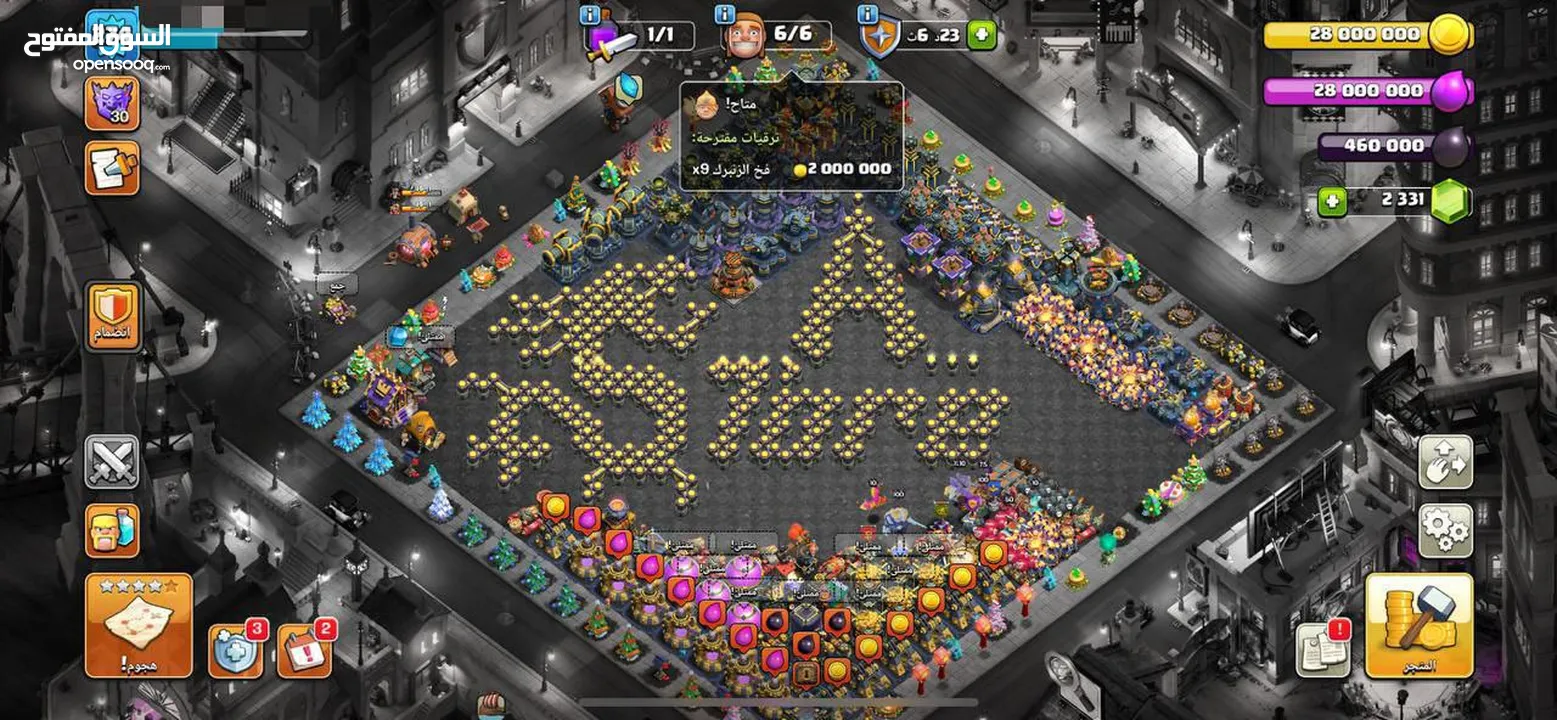Screen dimensions: 1557x720
Task: Tap the green plus to buy gems
Action: [1330, 202]
